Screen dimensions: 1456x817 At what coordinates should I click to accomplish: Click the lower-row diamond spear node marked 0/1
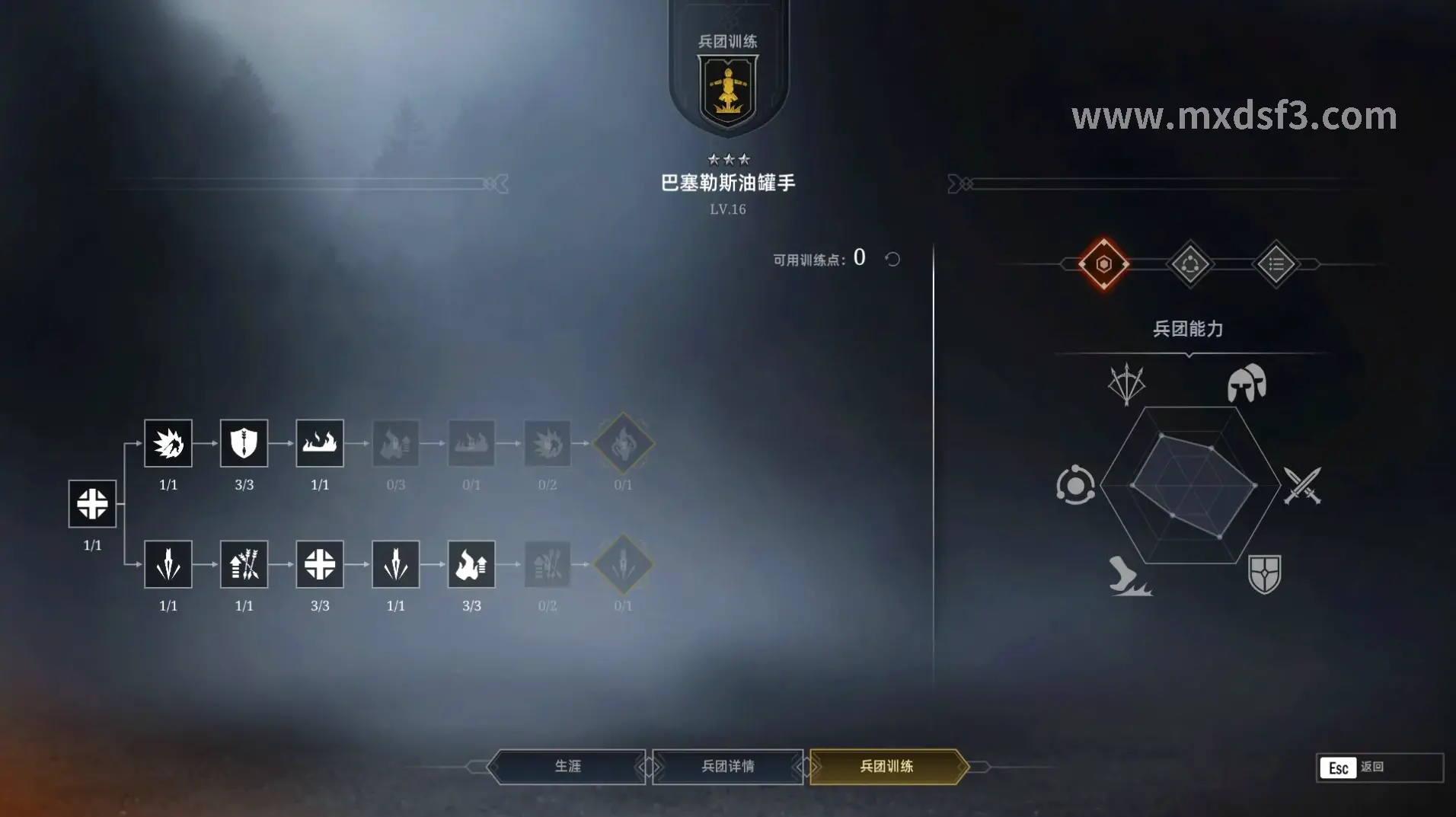(623, 564)
